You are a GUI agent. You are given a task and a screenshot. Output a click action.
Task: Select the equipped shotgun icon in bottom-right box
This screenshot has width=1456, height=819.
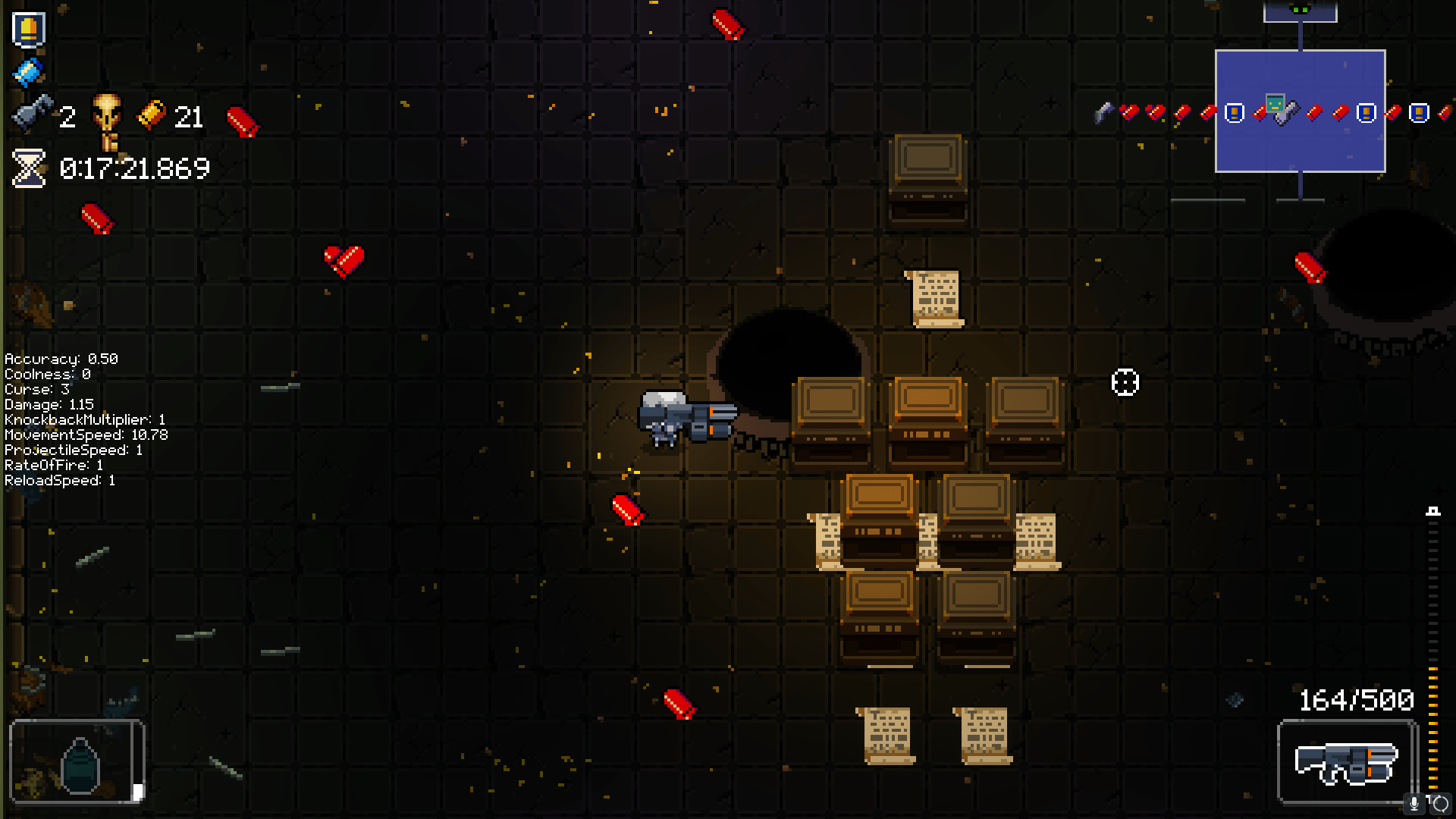pyautogui.click(x=1346, y=761)
